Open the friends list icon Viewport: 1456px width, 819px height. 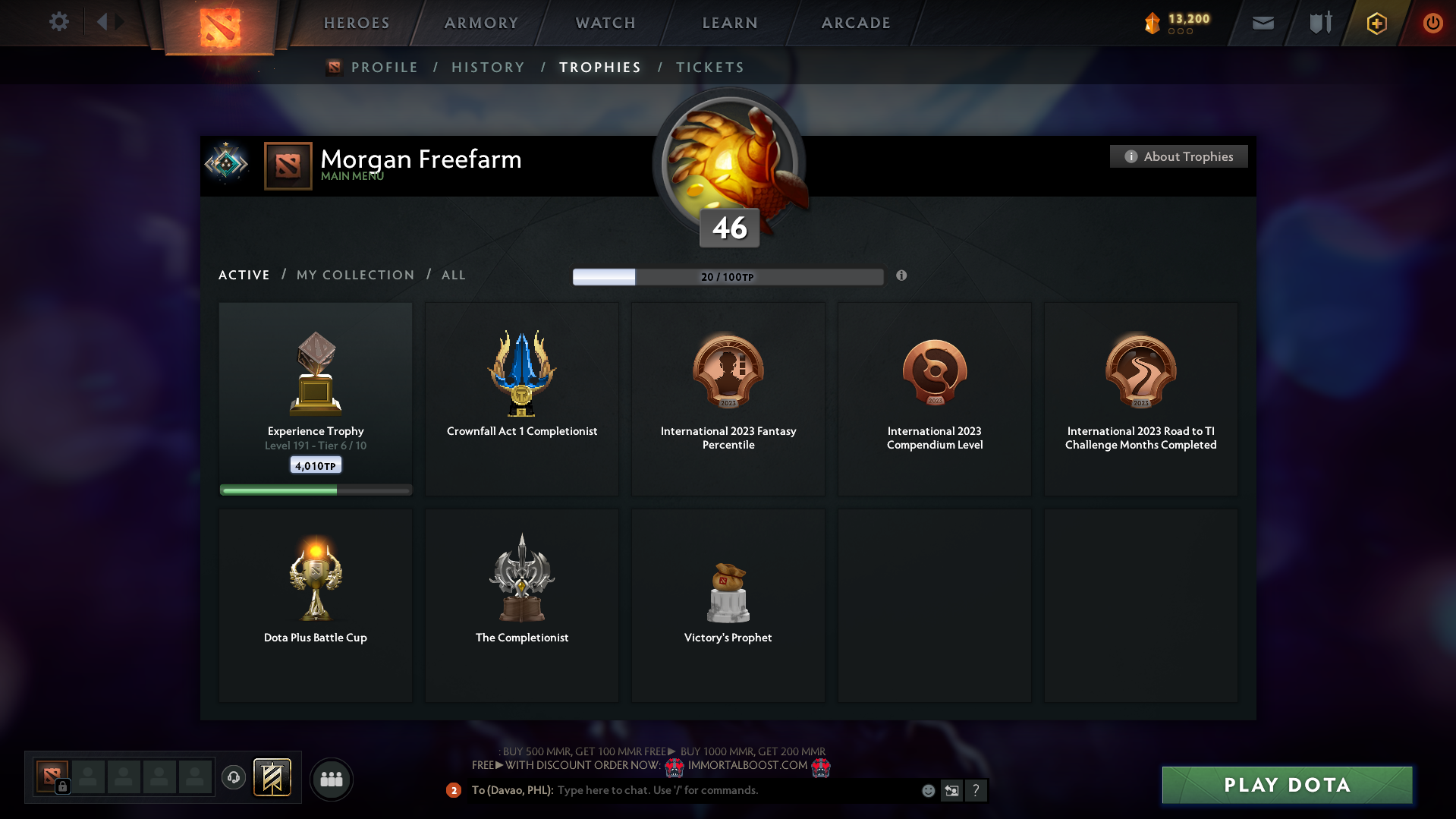click(x=331, y=778)
